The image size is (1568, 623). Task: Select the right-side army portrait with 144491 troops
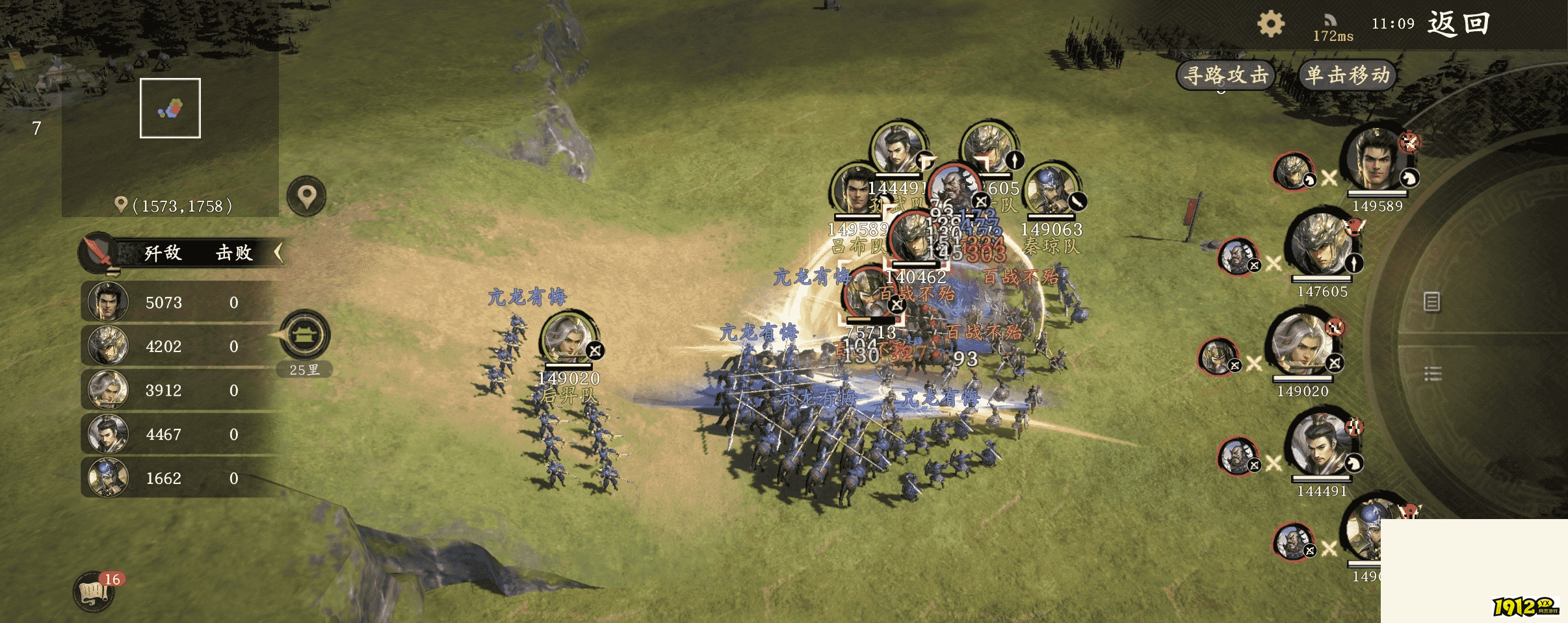coord(1320,445)
